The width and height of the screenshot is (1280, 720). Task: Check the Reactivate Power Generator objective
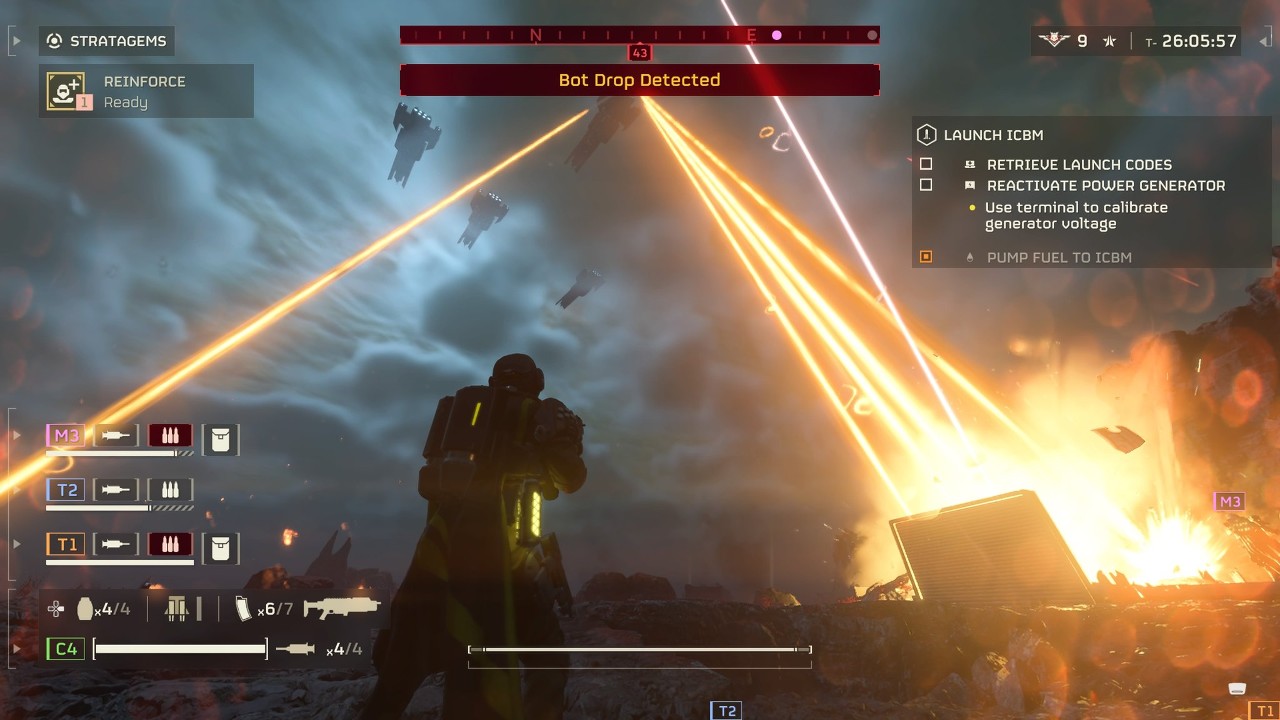pos(926,185)
